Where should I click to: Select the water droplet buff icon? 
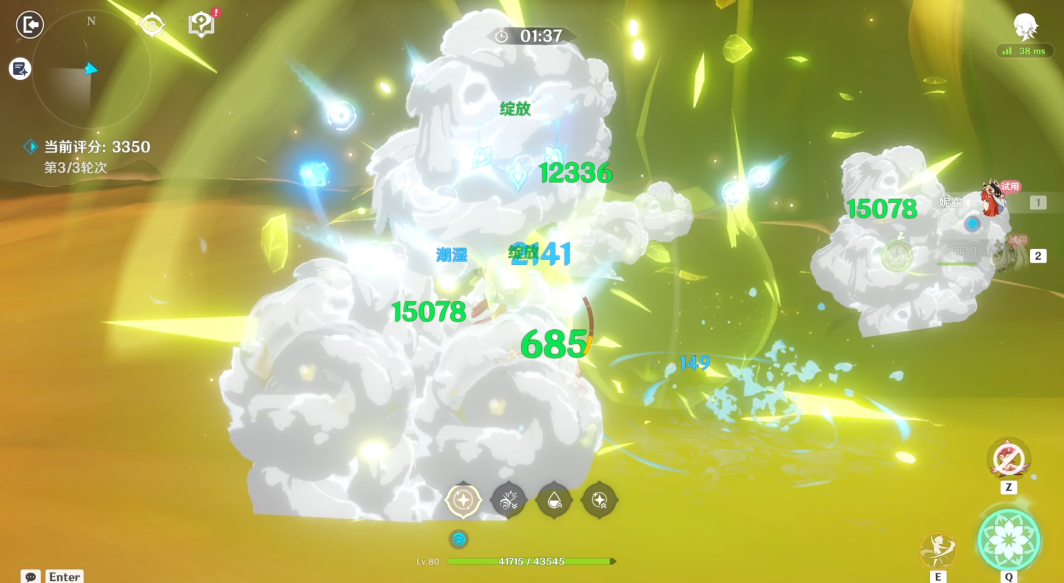coord(554,499)
